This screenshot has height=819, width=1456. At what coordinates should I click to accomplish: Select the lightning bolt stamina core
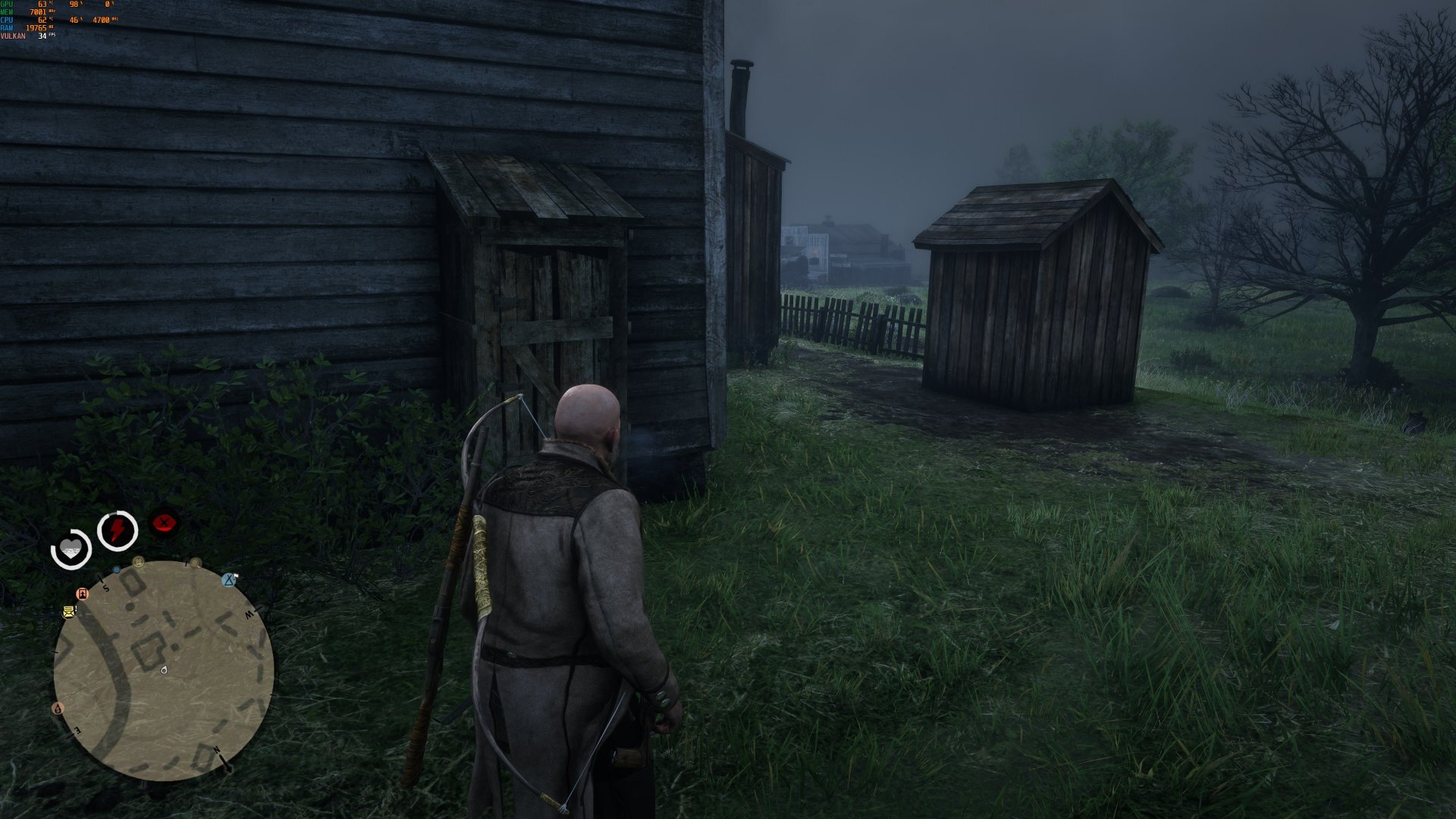click(x=118, y=529)
